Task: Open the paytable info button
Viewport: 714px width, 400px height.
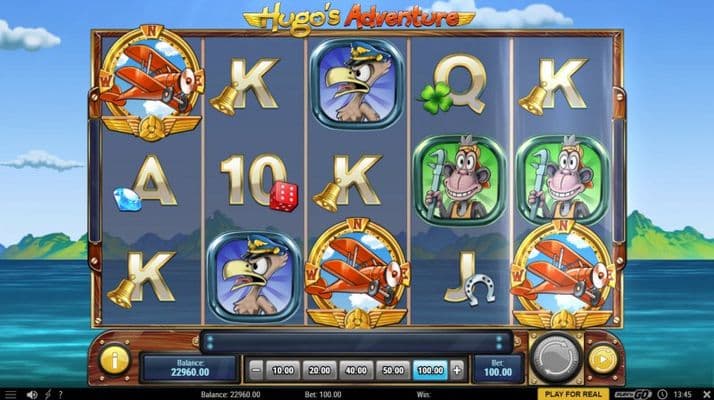Action: [115, 359]
